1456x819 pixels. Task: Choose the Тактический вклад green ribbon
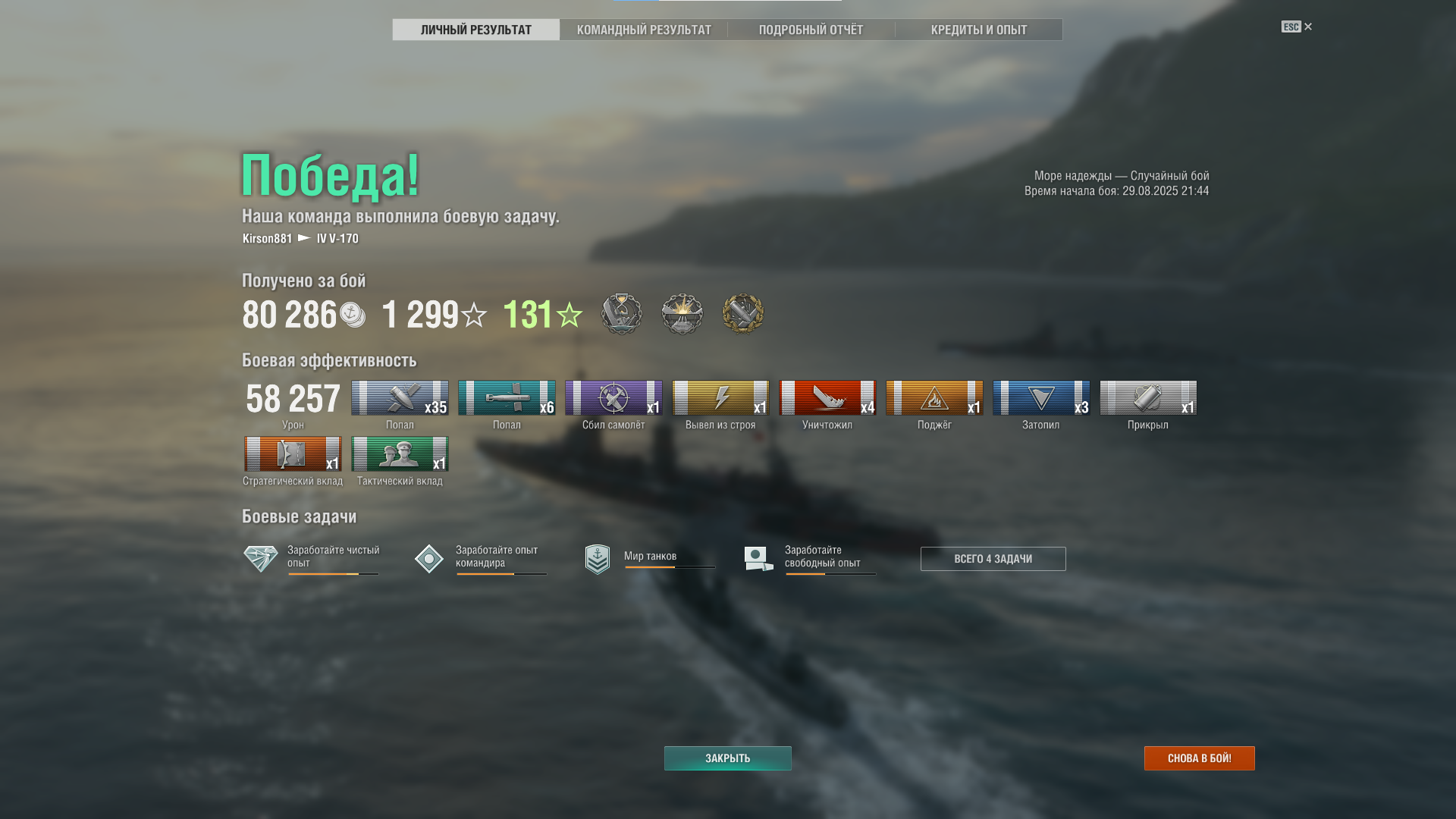[400, 454]
